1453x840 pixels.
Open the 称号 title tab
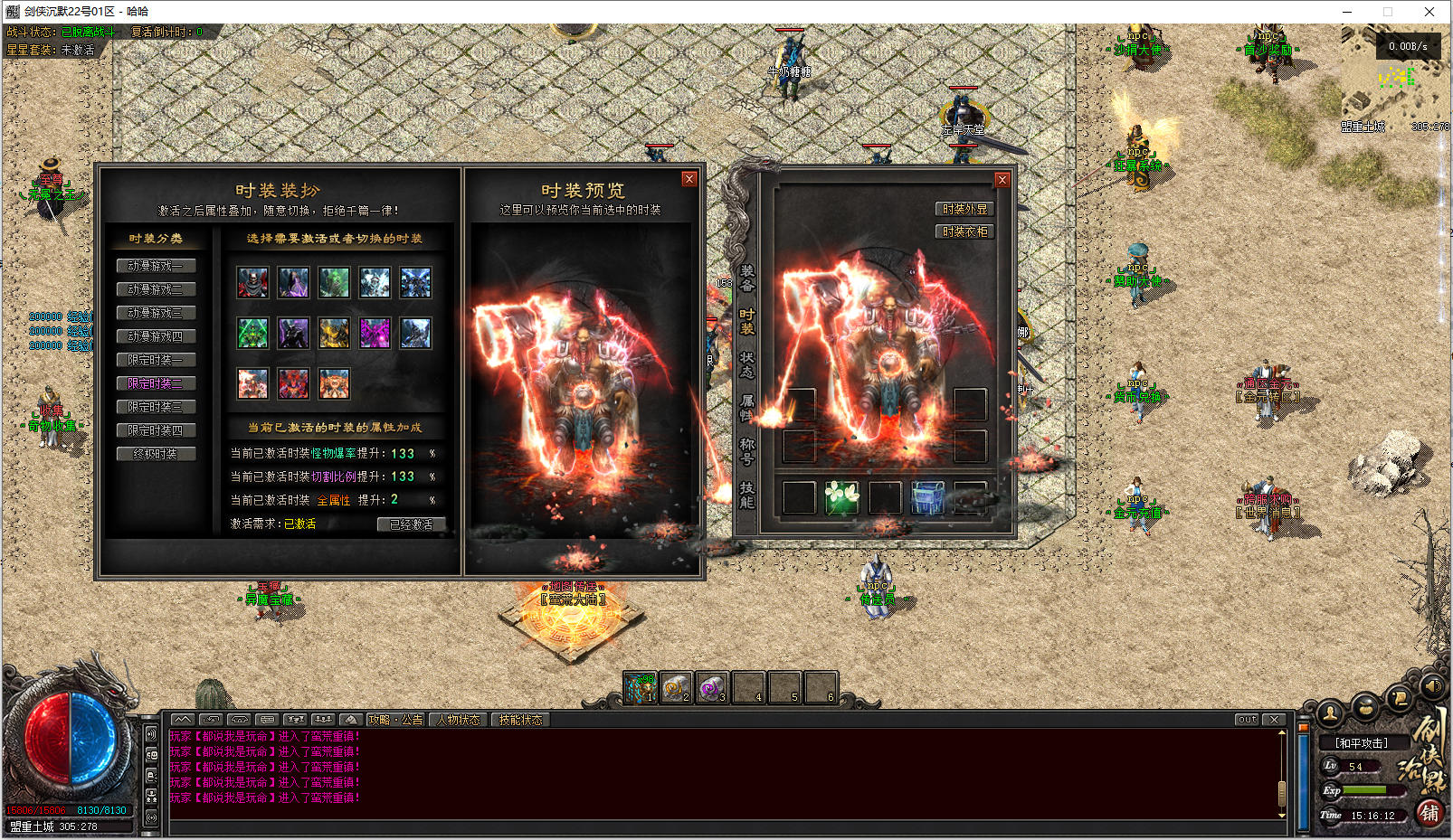pos(747,451)
